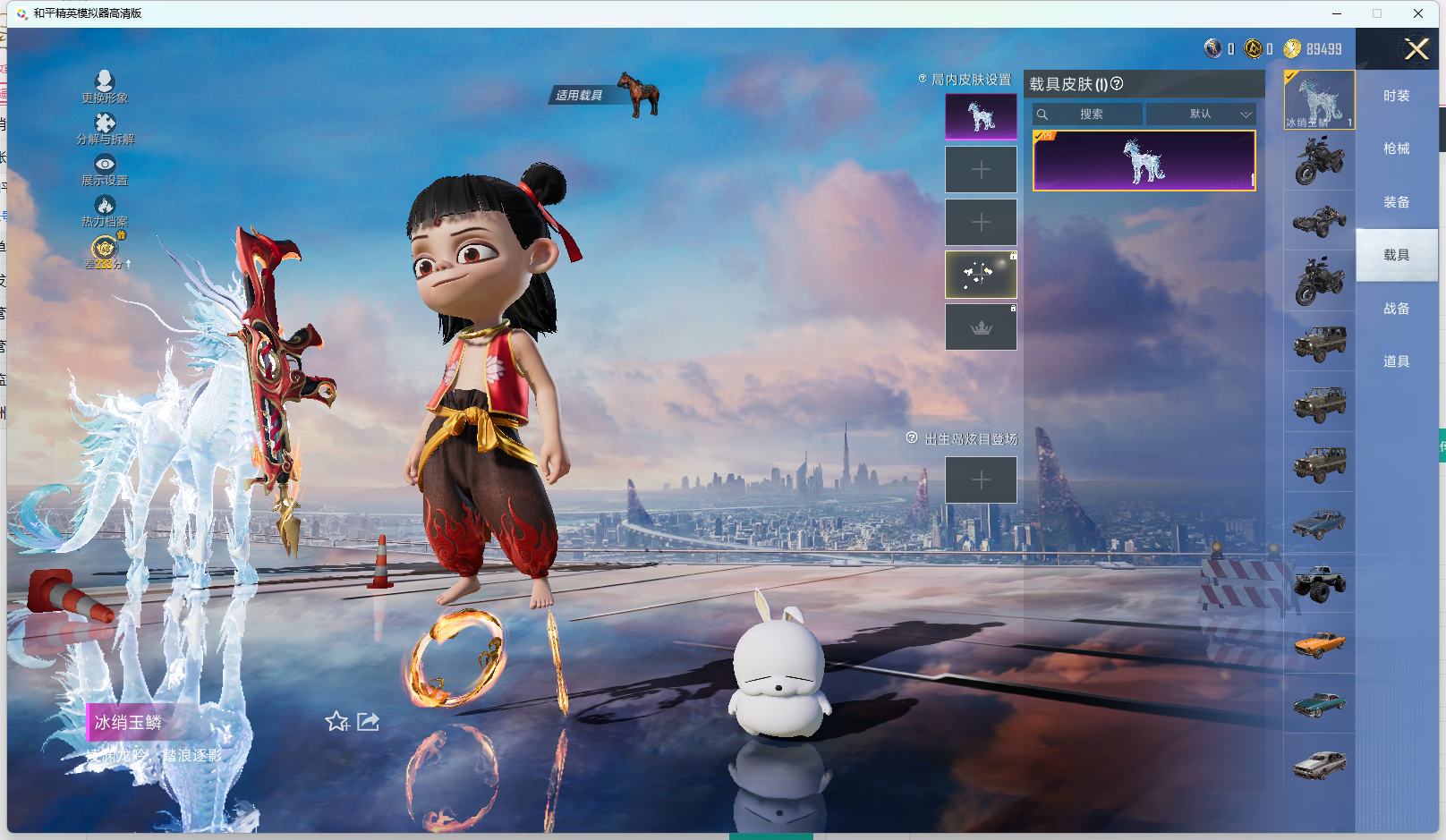Select the ice qilin skin in the list
1446x840 pixels.
[1144, 161]
